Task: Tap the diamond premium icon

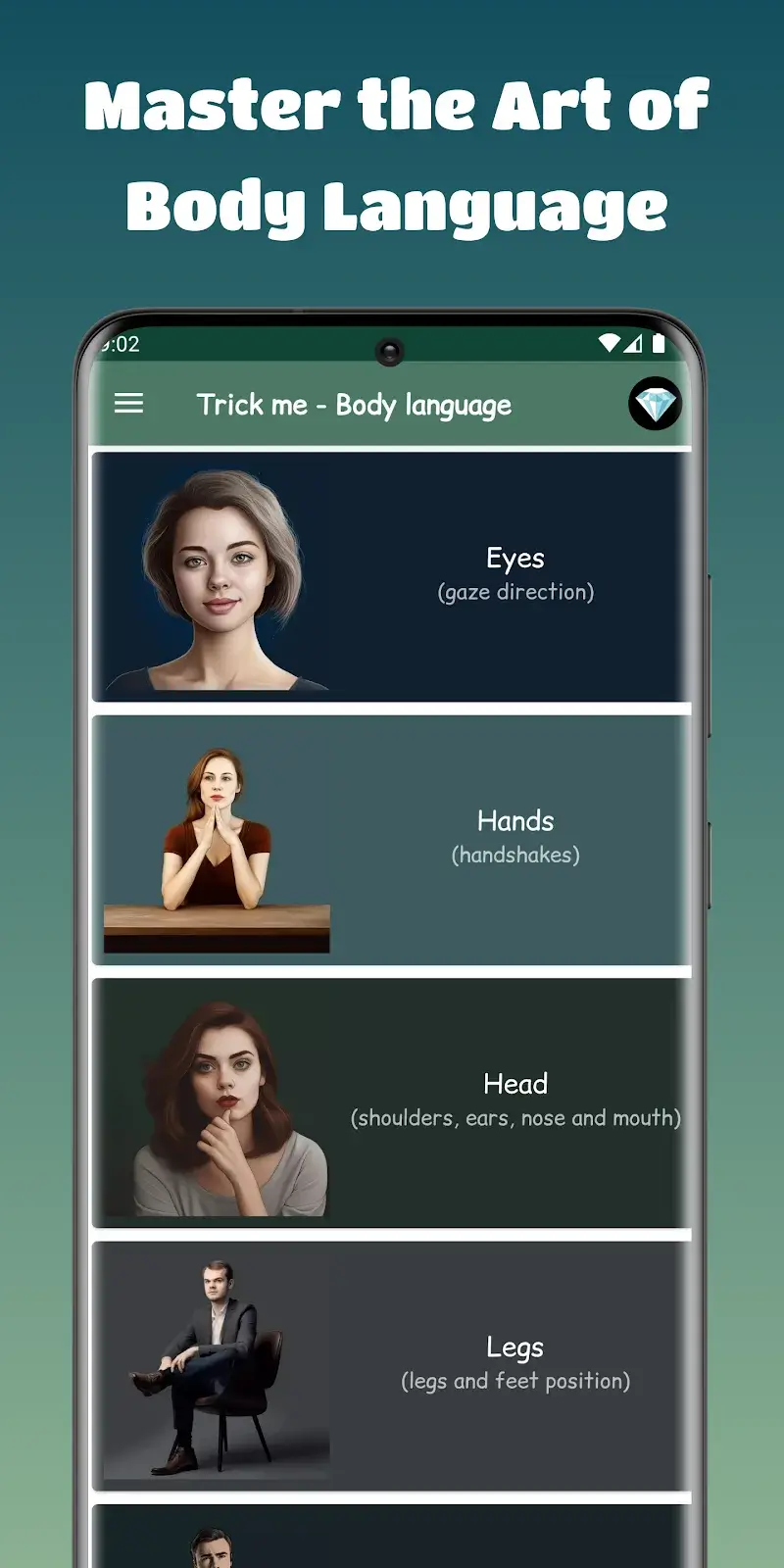Action: (655, 404)
